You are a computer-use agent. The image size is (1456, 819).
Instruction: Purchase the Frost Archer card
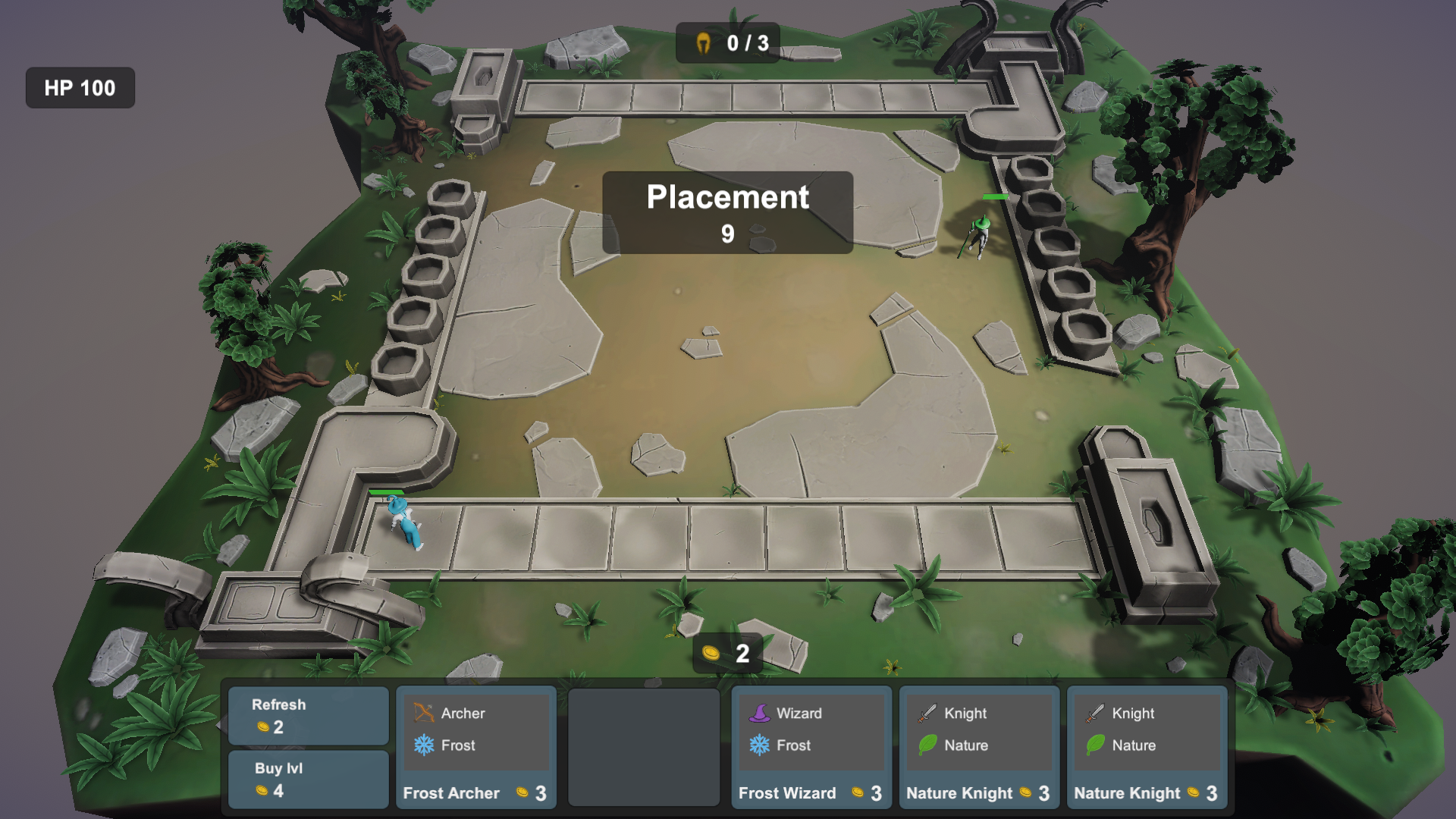pyautogui.click(x=475, y=747)
